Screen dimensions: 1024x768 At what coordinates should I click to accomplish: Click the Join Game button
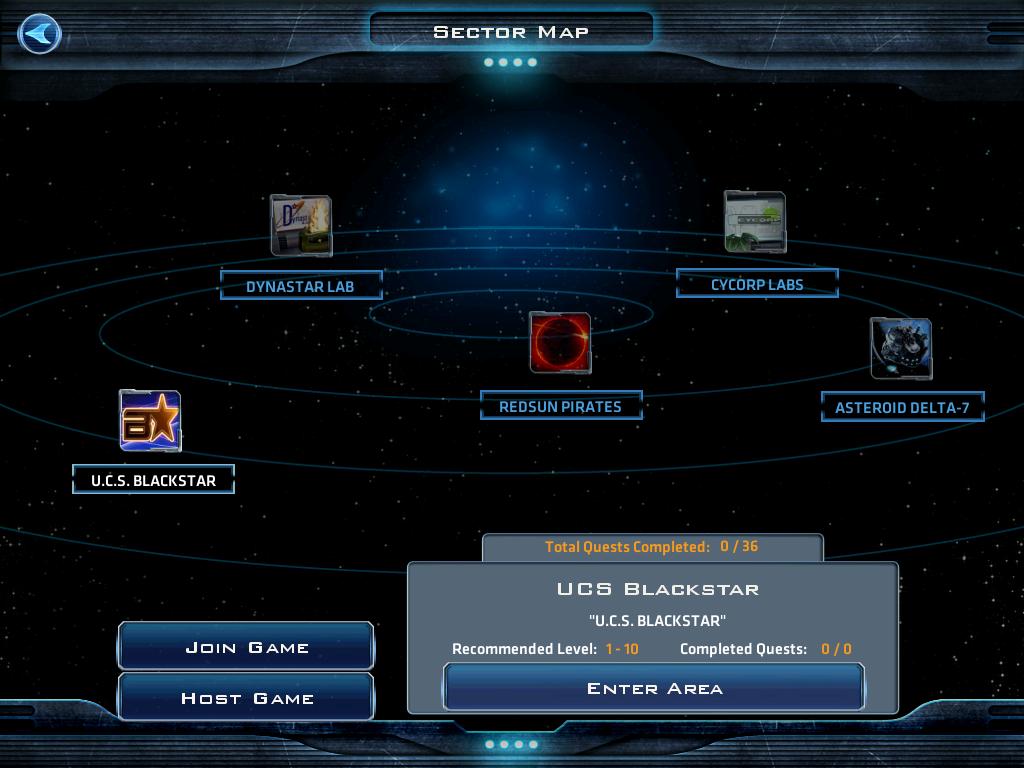[x=246, y=647]
